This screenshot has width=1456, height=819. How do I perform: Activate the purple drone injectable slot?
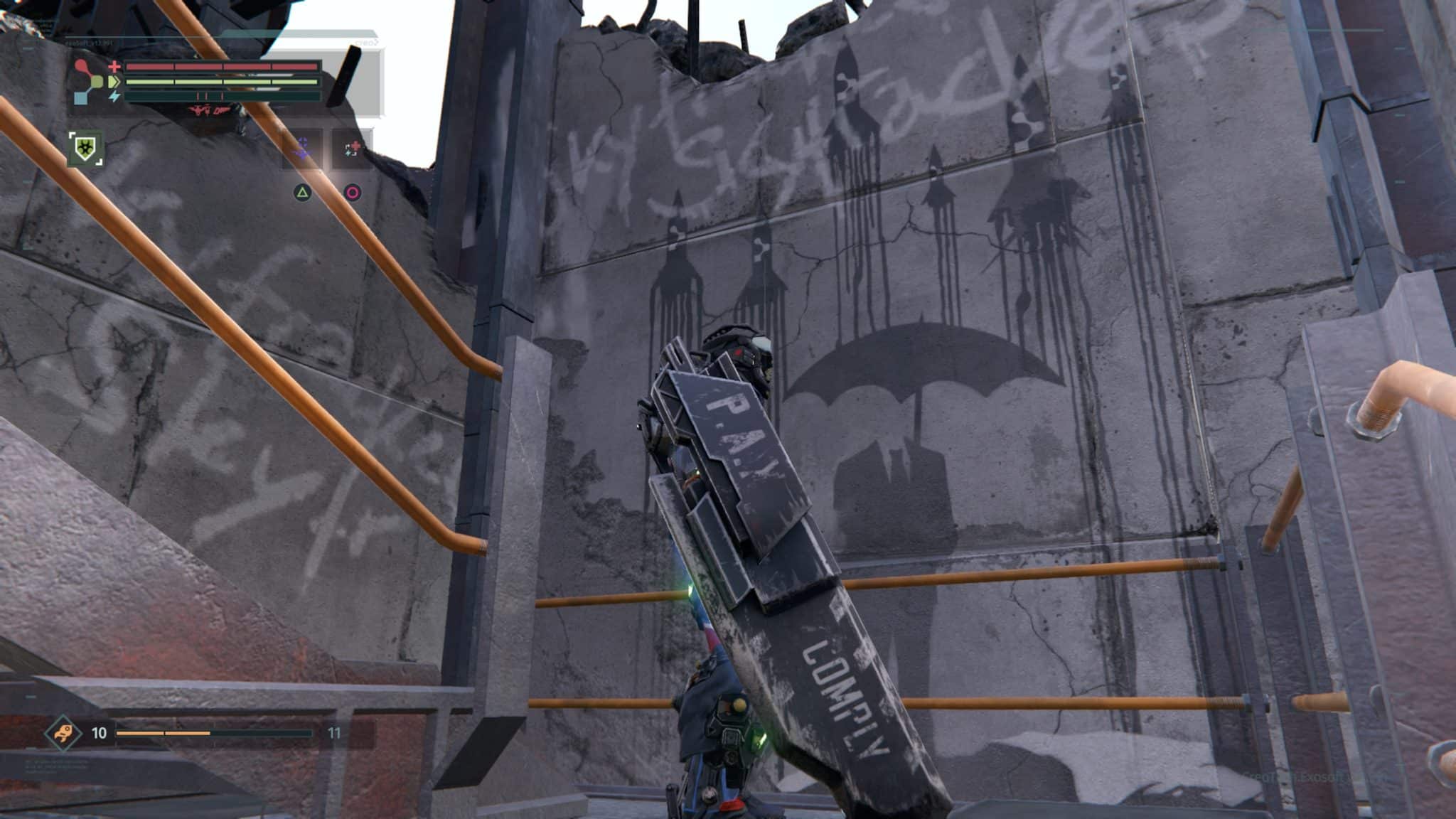coord(303,149)
